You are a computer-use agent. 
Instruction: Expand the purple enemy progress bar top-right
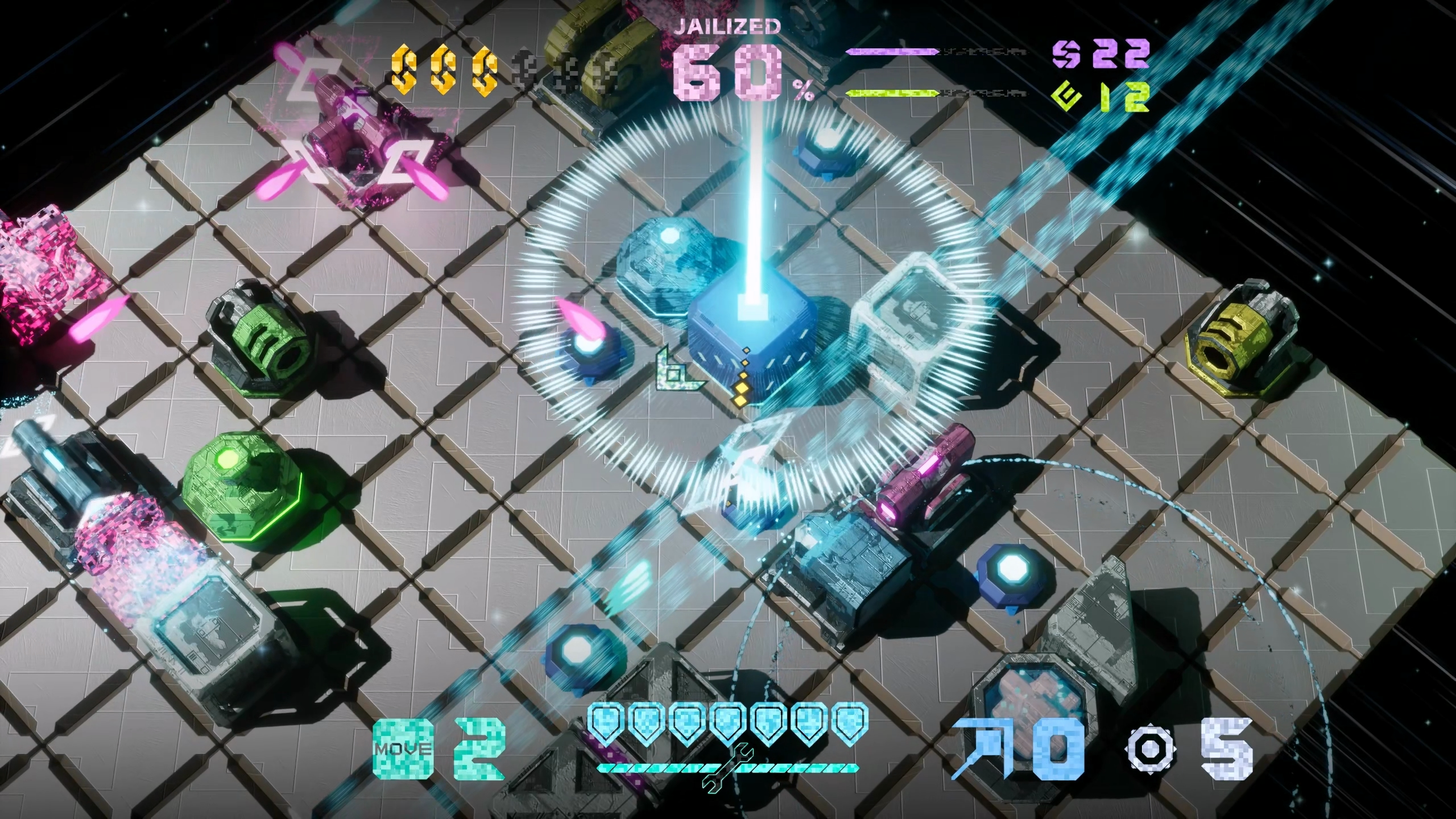click(x=893, y=51)
